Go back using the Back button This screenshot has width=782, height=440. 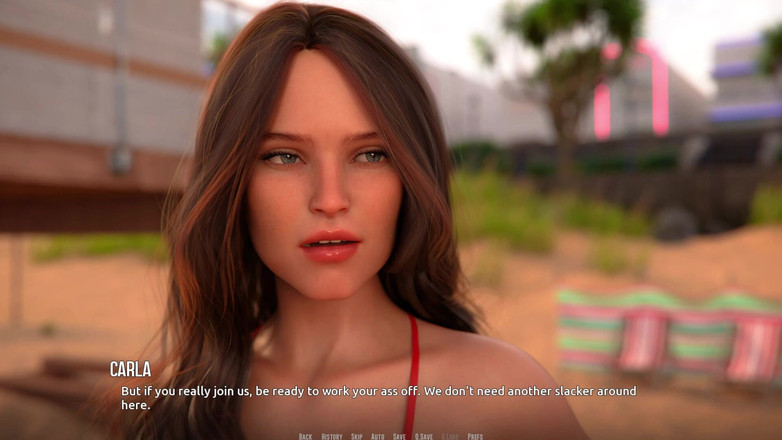(305, 436)
